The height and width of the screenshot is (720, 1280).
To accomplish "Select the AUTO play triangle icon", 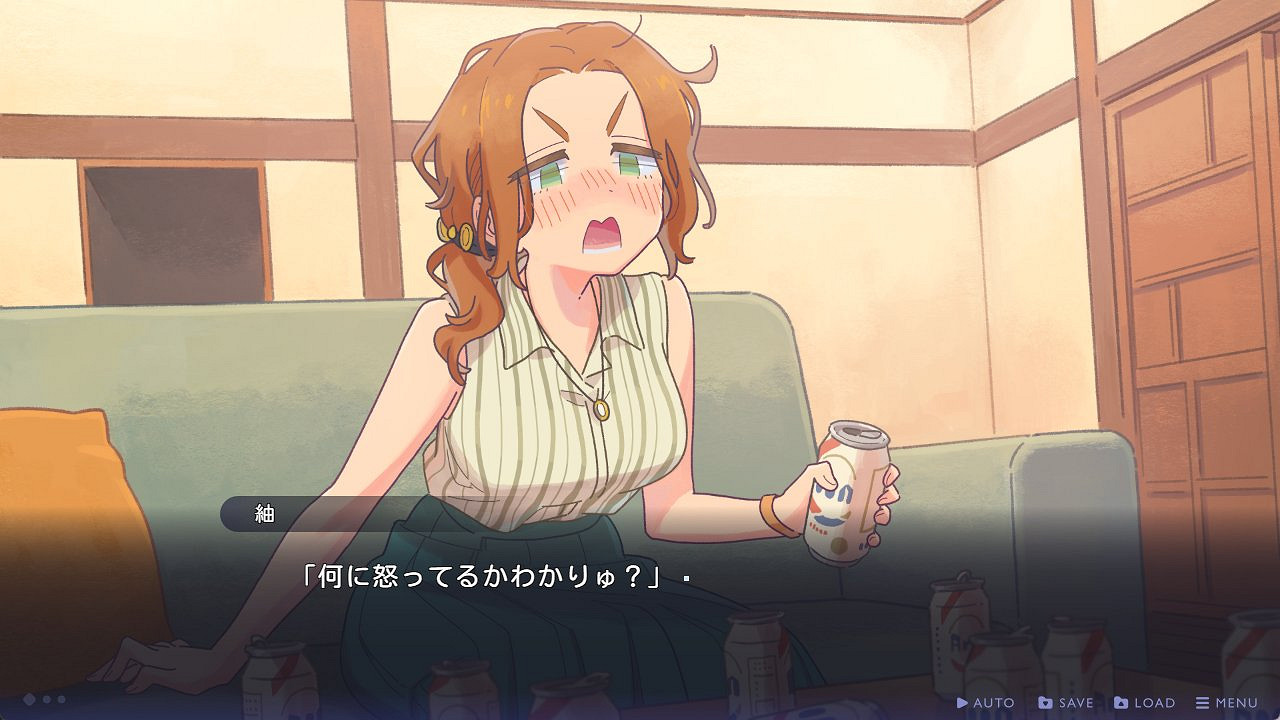I will pyautogui.click(x=963, y=702).
